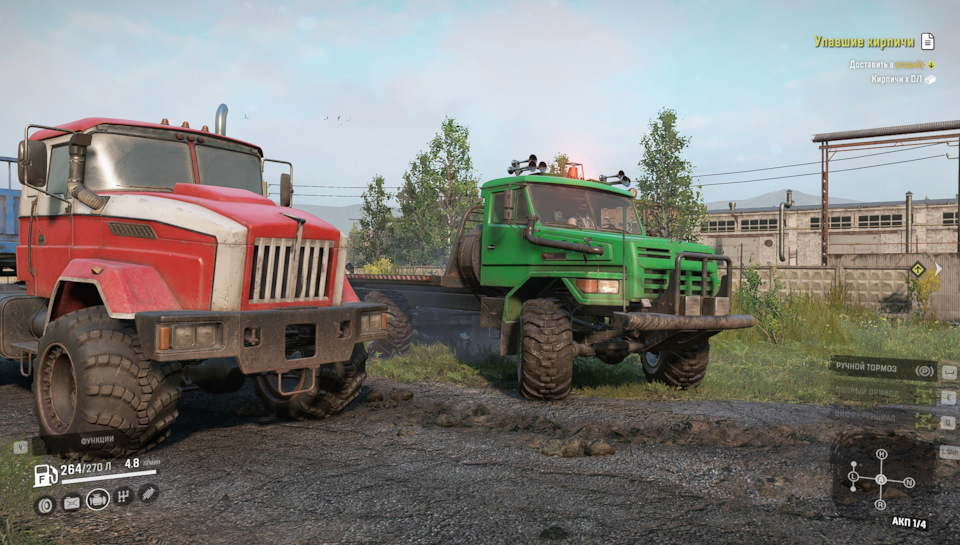The width and height of the screenshot is (960, 545).
Task: Select the engine status icon
Action: coord(97,499)
